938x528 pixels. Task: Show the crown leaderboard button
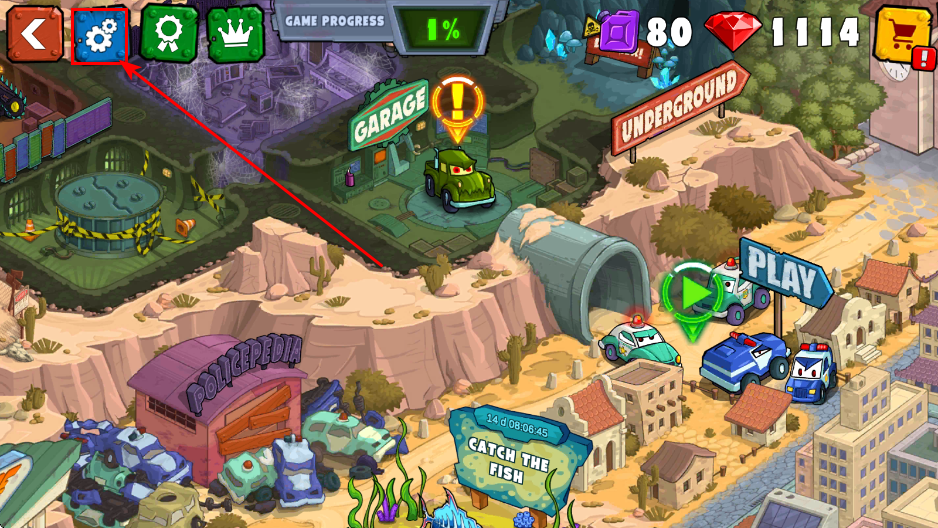click(x=235, y=34)
